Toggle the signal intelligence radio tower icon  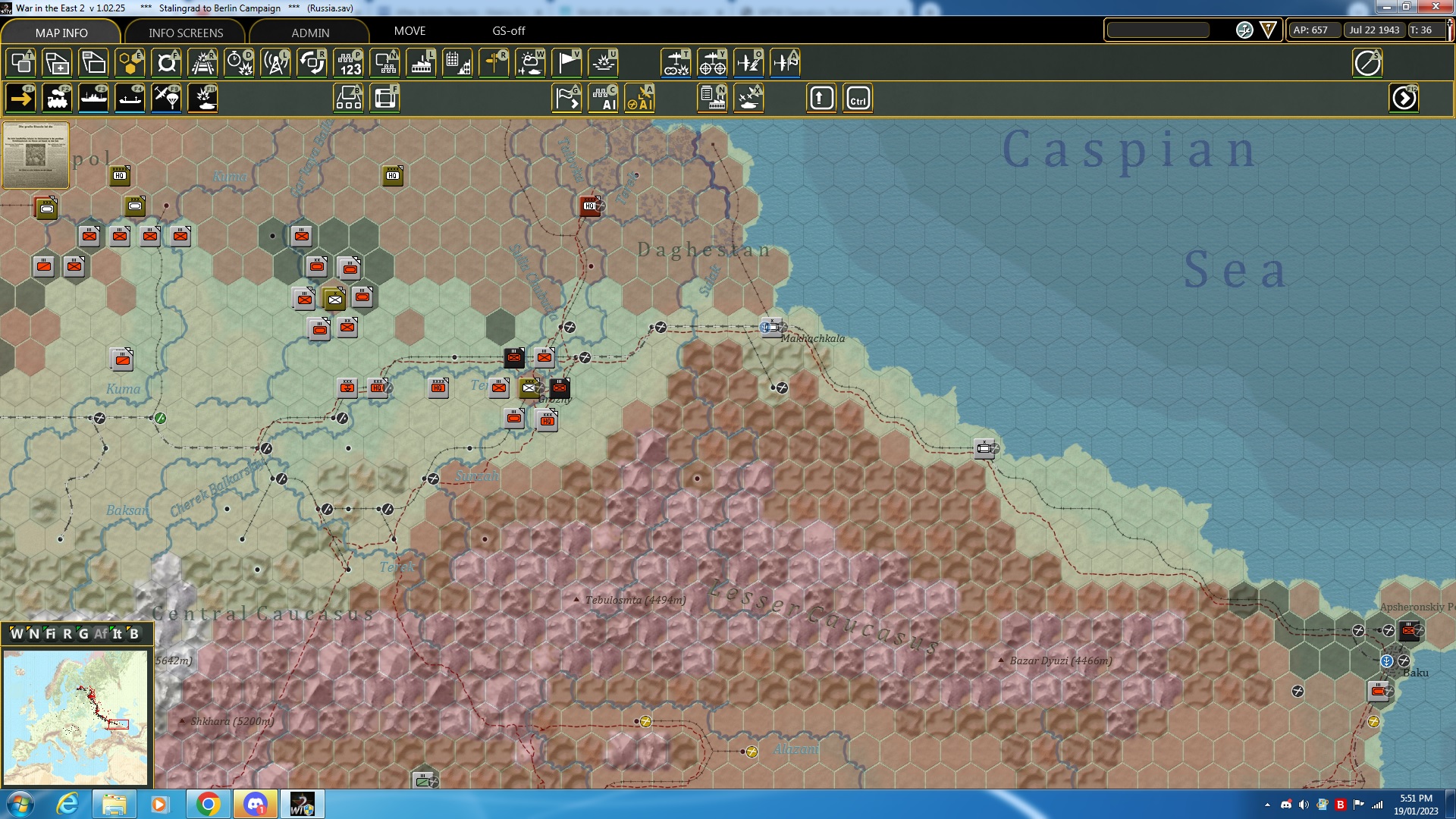(275, 64)
